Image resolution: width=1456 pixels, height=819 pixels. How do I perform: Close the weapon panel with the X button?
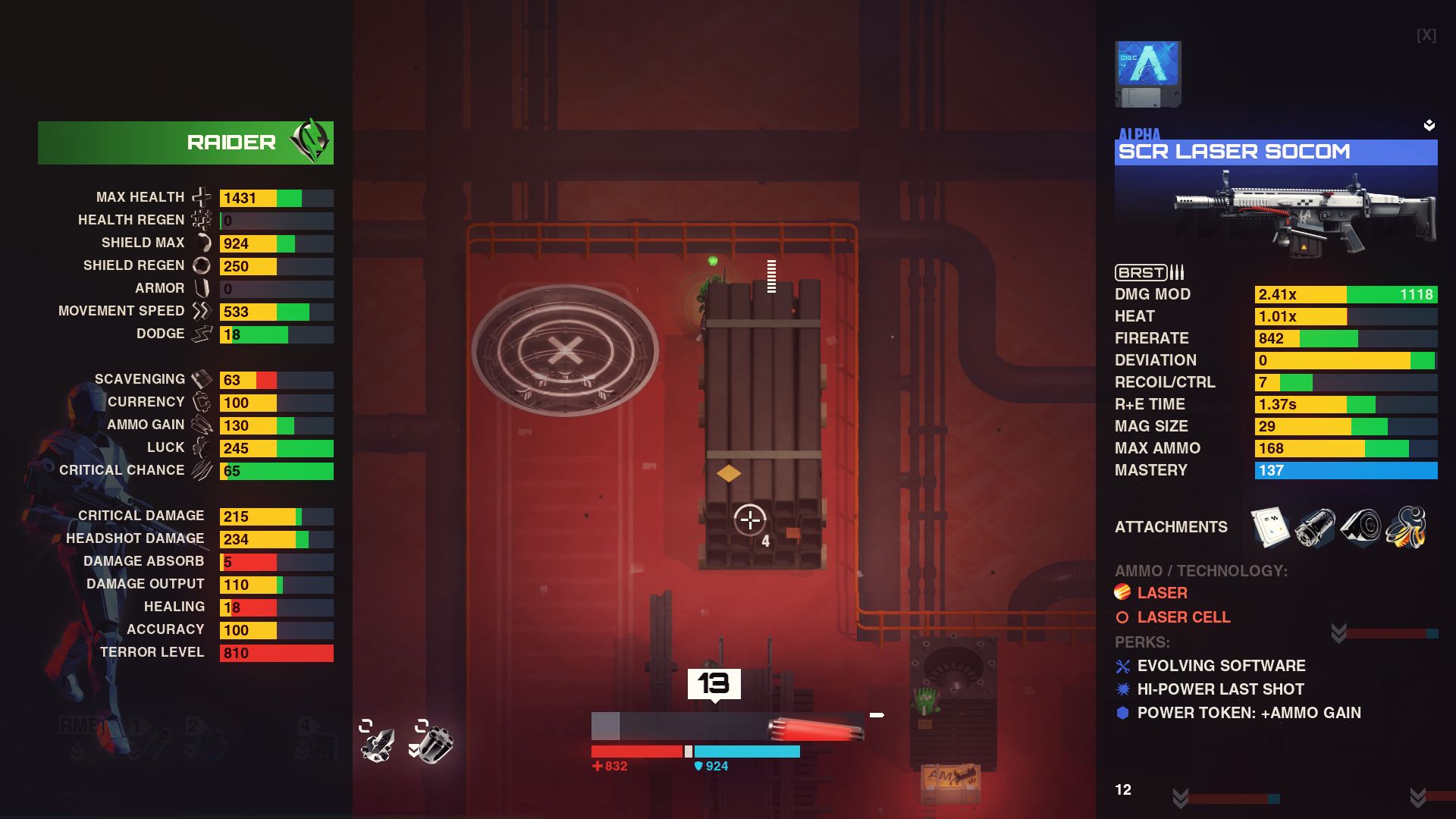(x=1424, y=34)
